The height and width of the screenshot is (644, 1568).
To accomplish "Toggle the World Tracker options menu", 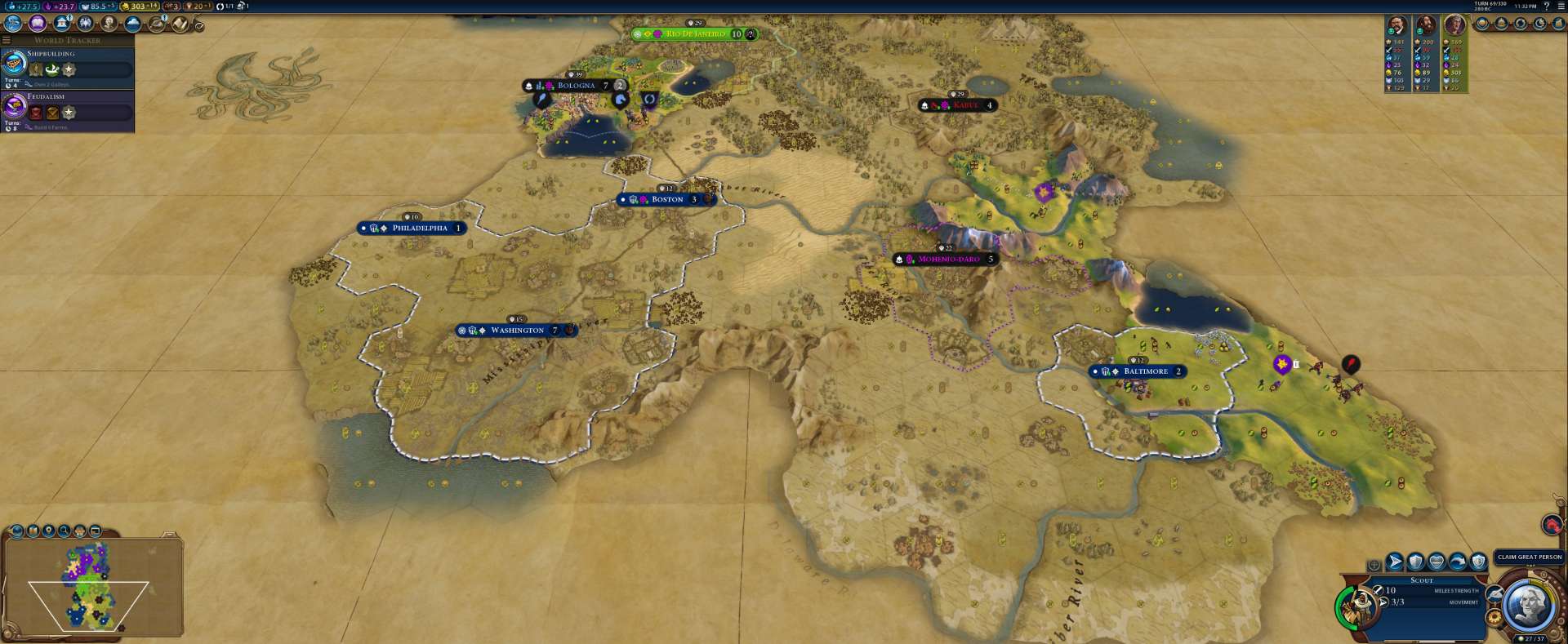I will click(x=7, y=40).
